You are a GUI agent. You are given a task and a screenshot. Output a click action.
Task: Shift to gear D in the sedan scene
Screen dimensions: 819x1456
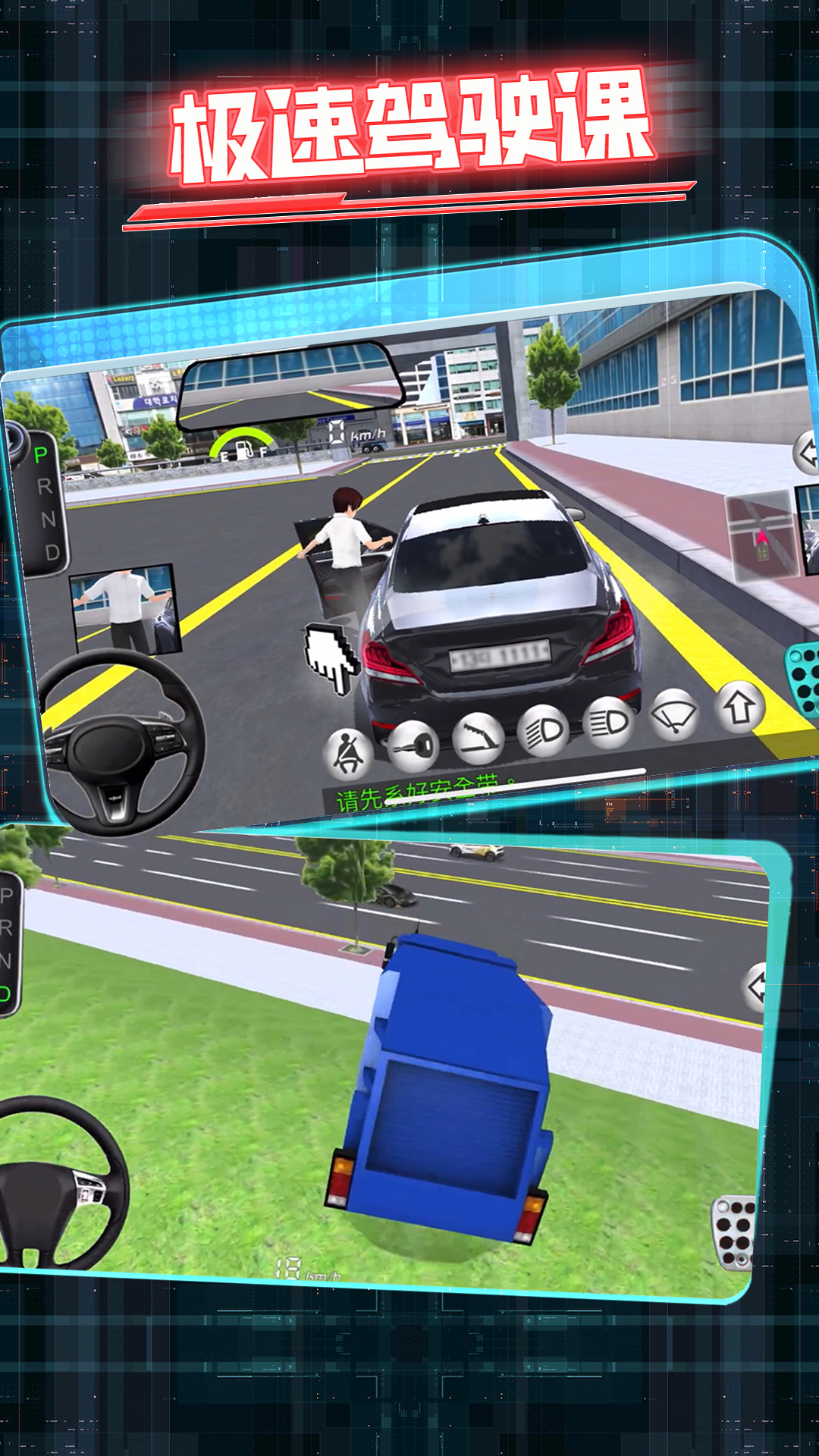click(52, 552)
